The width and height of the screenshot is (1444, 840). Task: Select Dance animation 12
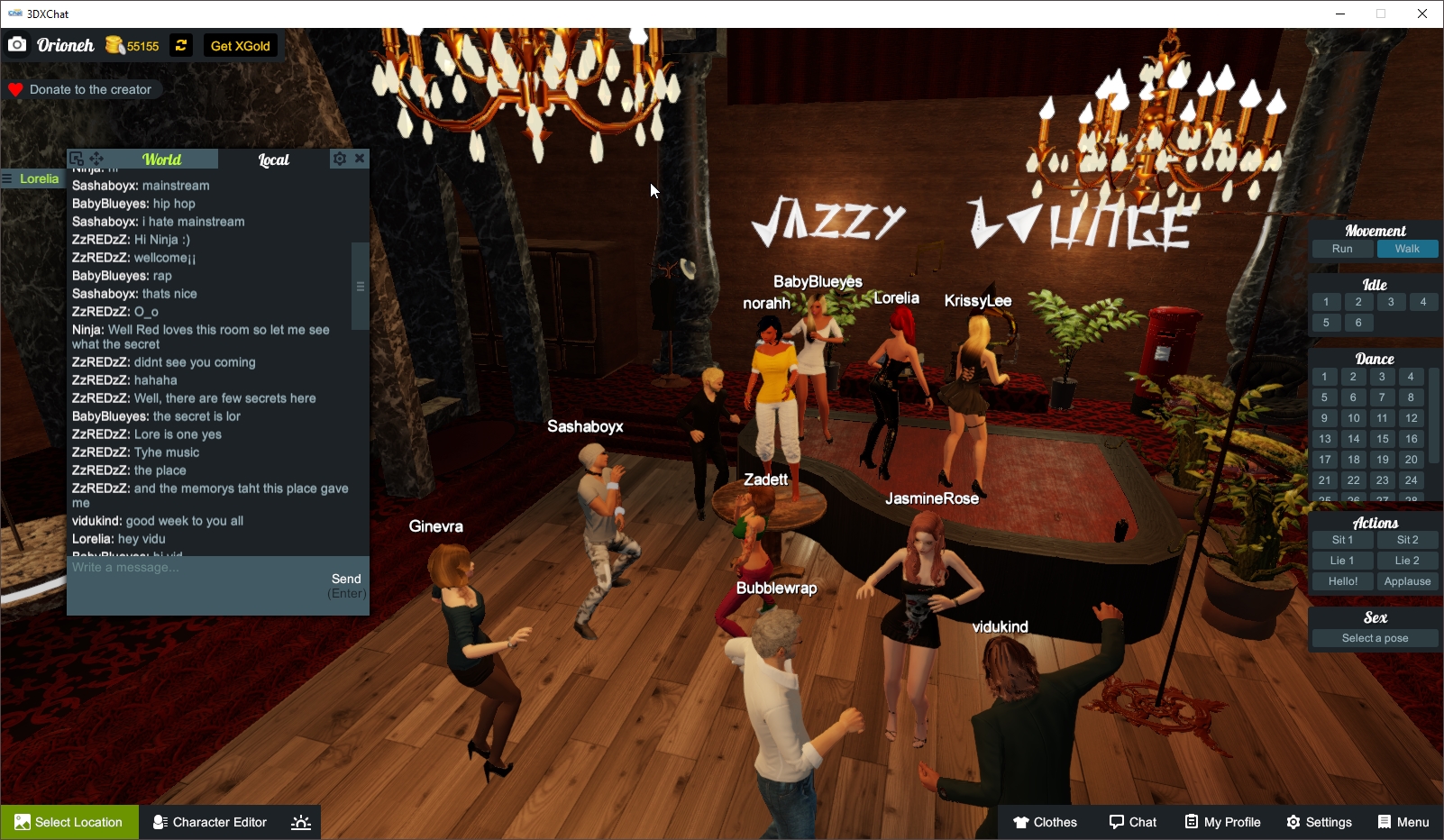[1410, 418]
